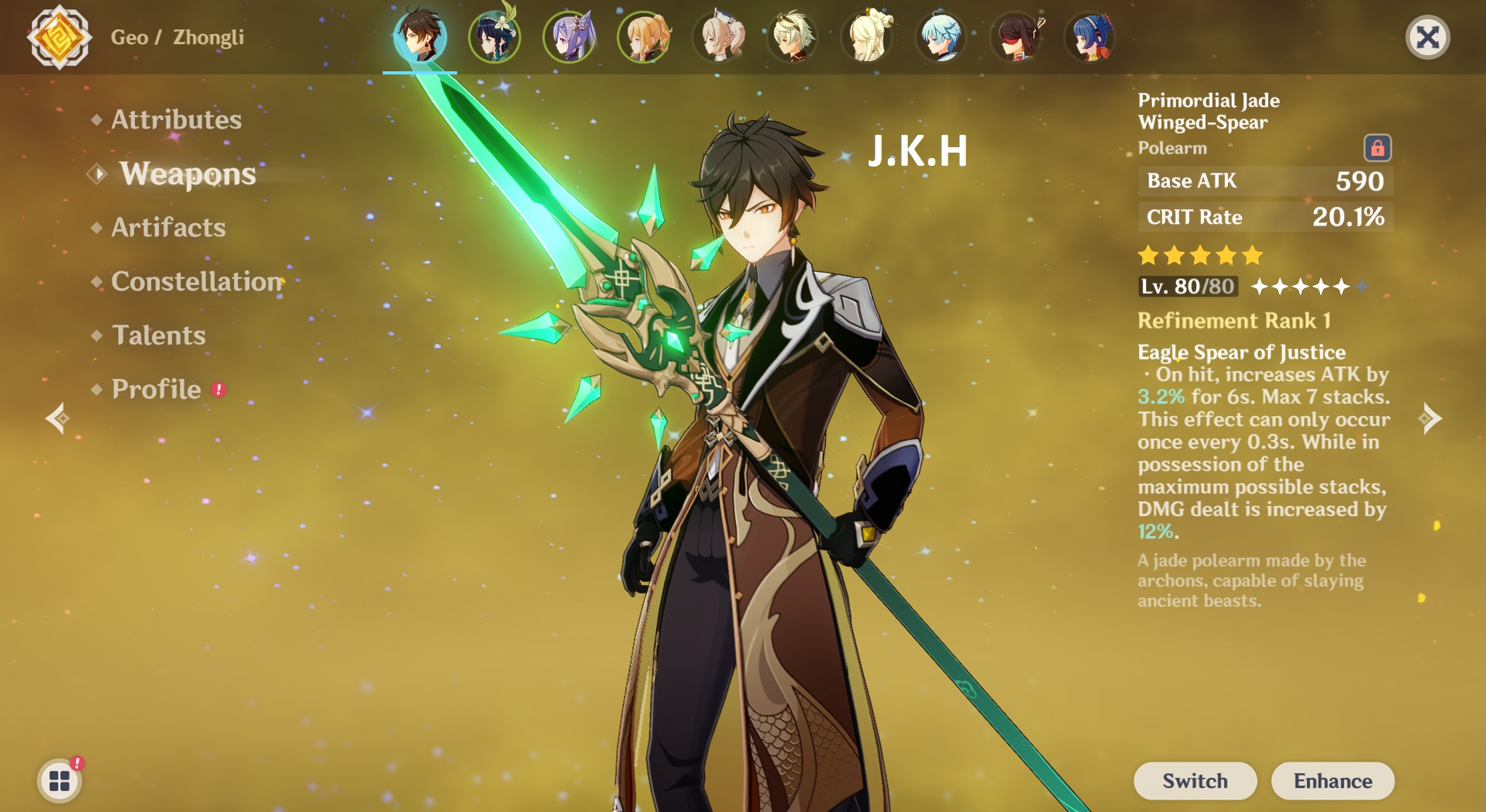Image resolution: width=1486 pixels, height=812 pixels.
Task: Select Zhongli's character portrait at the top
Action: (422, 36)
